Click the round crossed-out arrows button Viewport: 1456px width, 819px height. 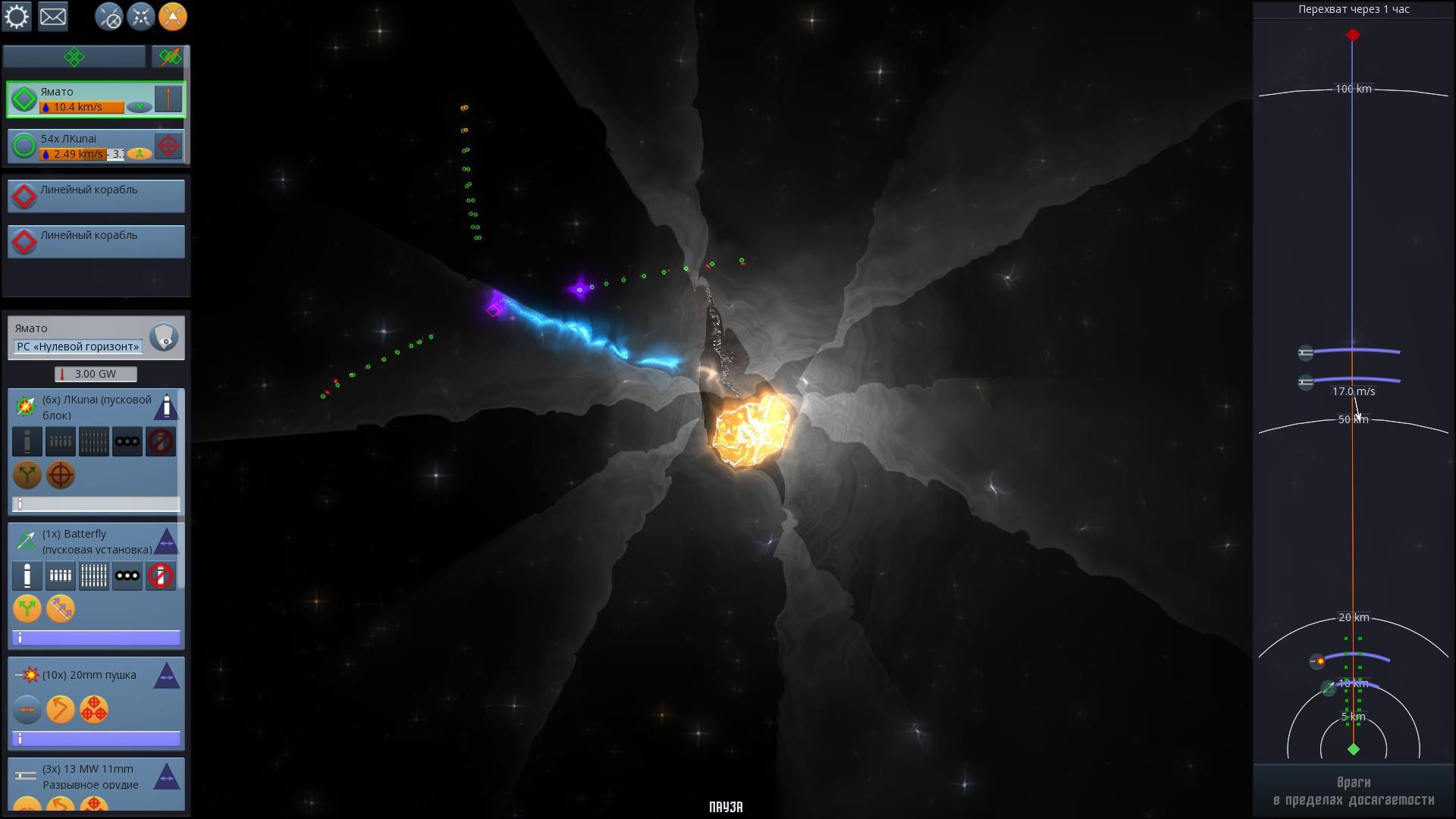click(x=109, y=17)
